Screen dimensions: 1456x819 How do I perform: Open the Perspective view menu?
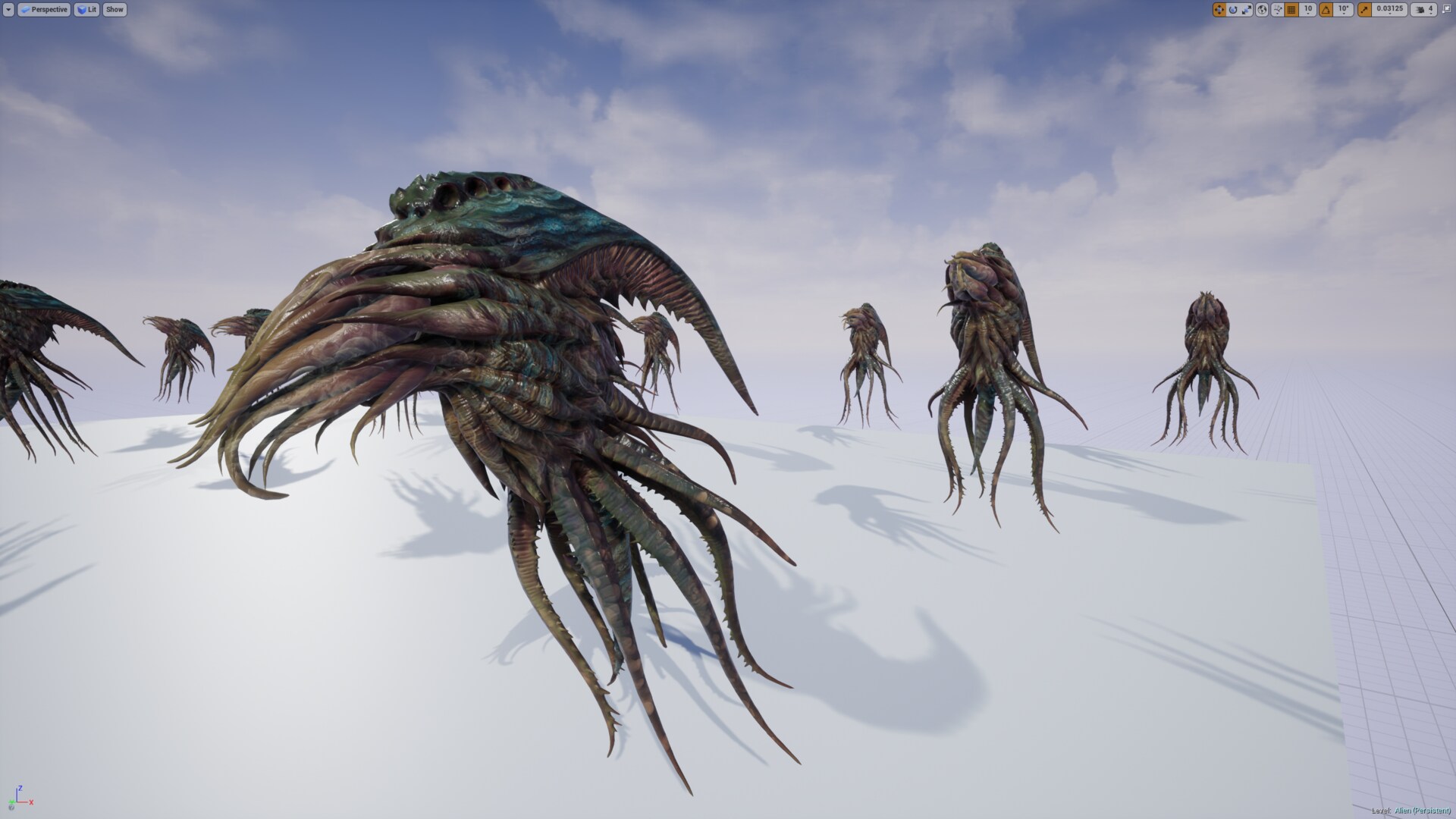[45, 9]
